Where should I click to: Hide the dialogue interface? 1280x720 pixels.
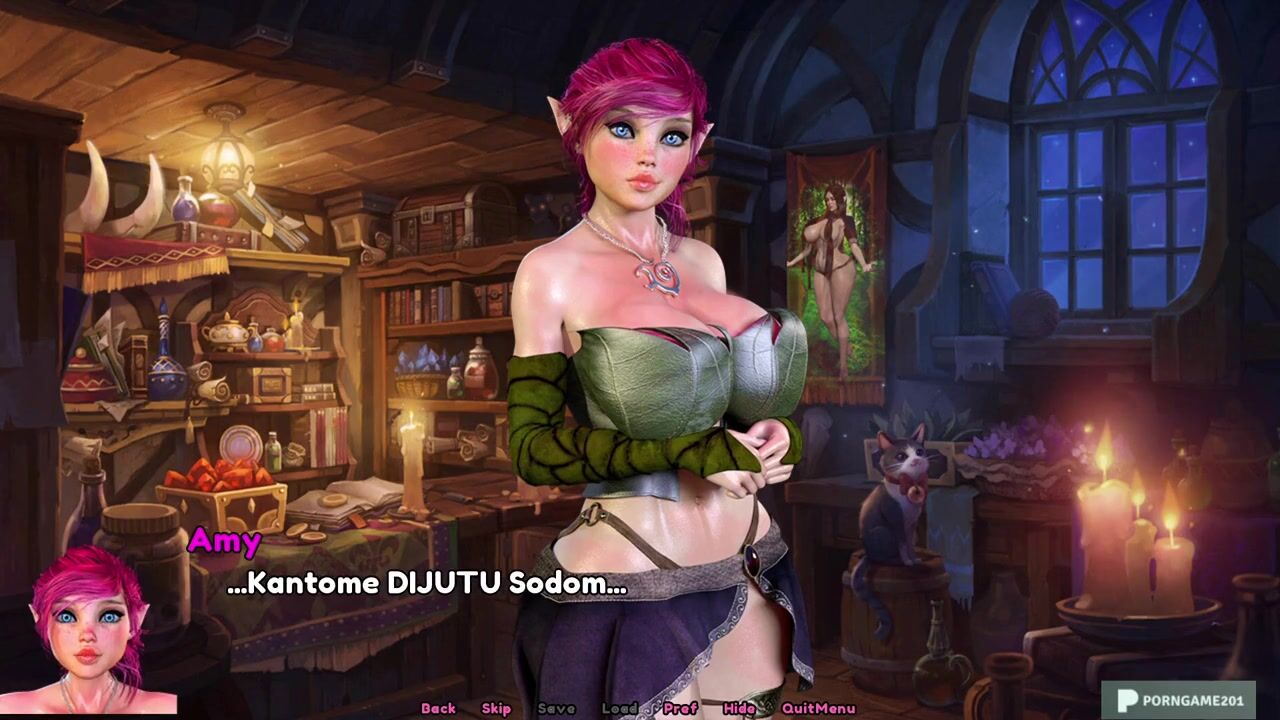[739, 708]
